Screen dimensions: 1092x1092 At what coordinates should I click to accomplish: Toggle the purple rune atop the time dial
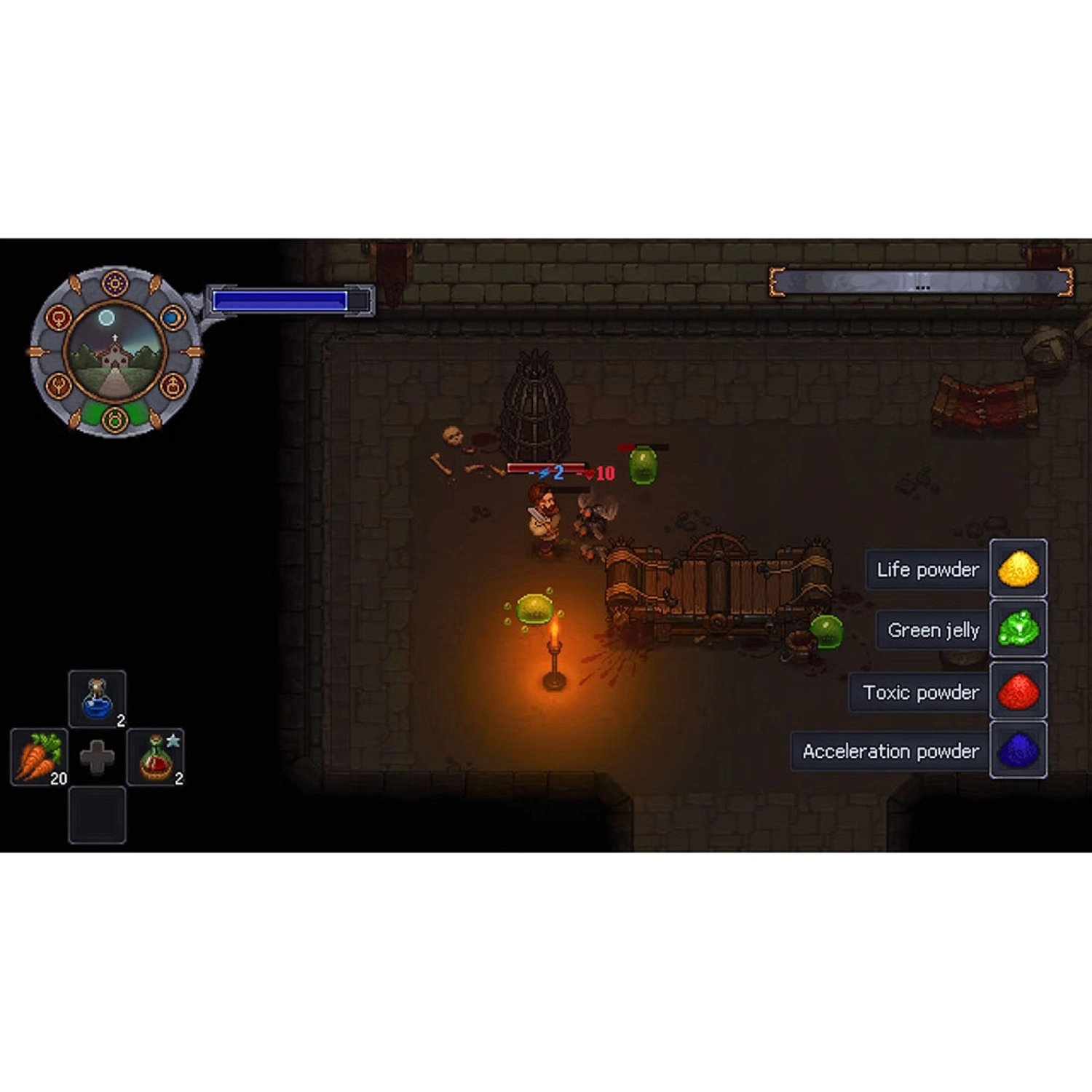point(115,283)
